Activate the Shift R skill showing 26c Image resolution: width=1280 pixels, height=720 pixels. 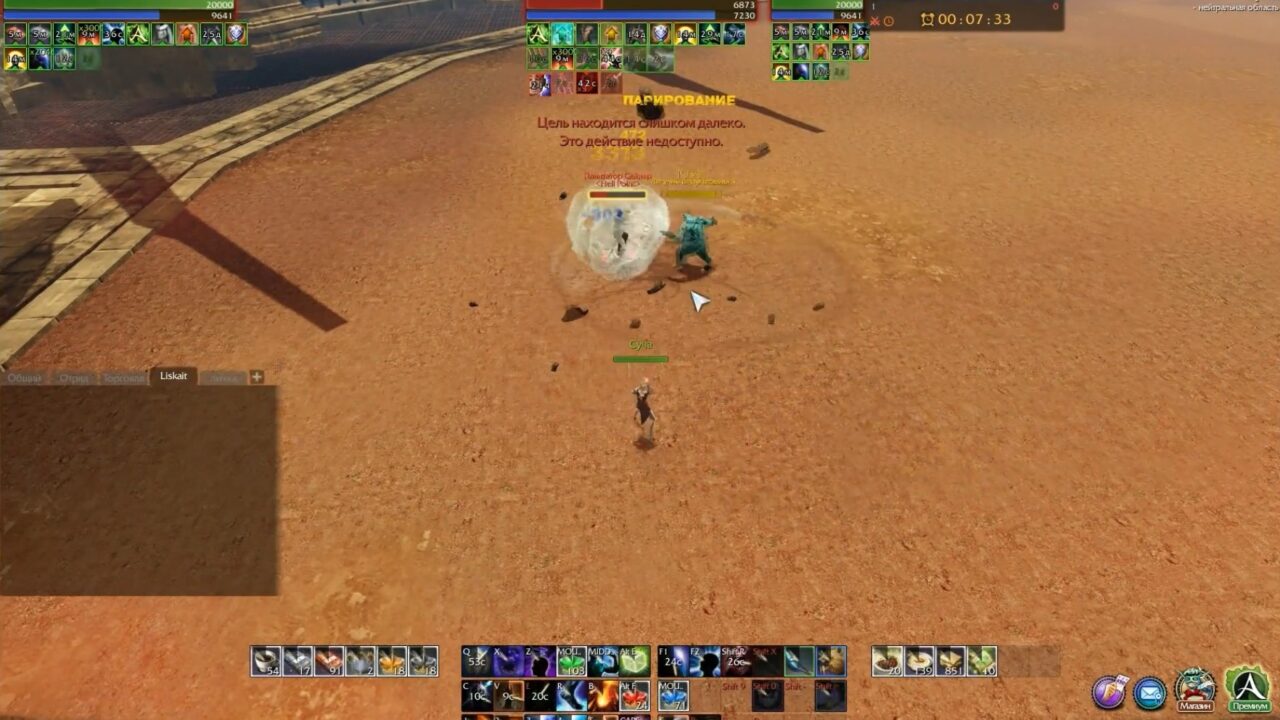tap(734, 660)
